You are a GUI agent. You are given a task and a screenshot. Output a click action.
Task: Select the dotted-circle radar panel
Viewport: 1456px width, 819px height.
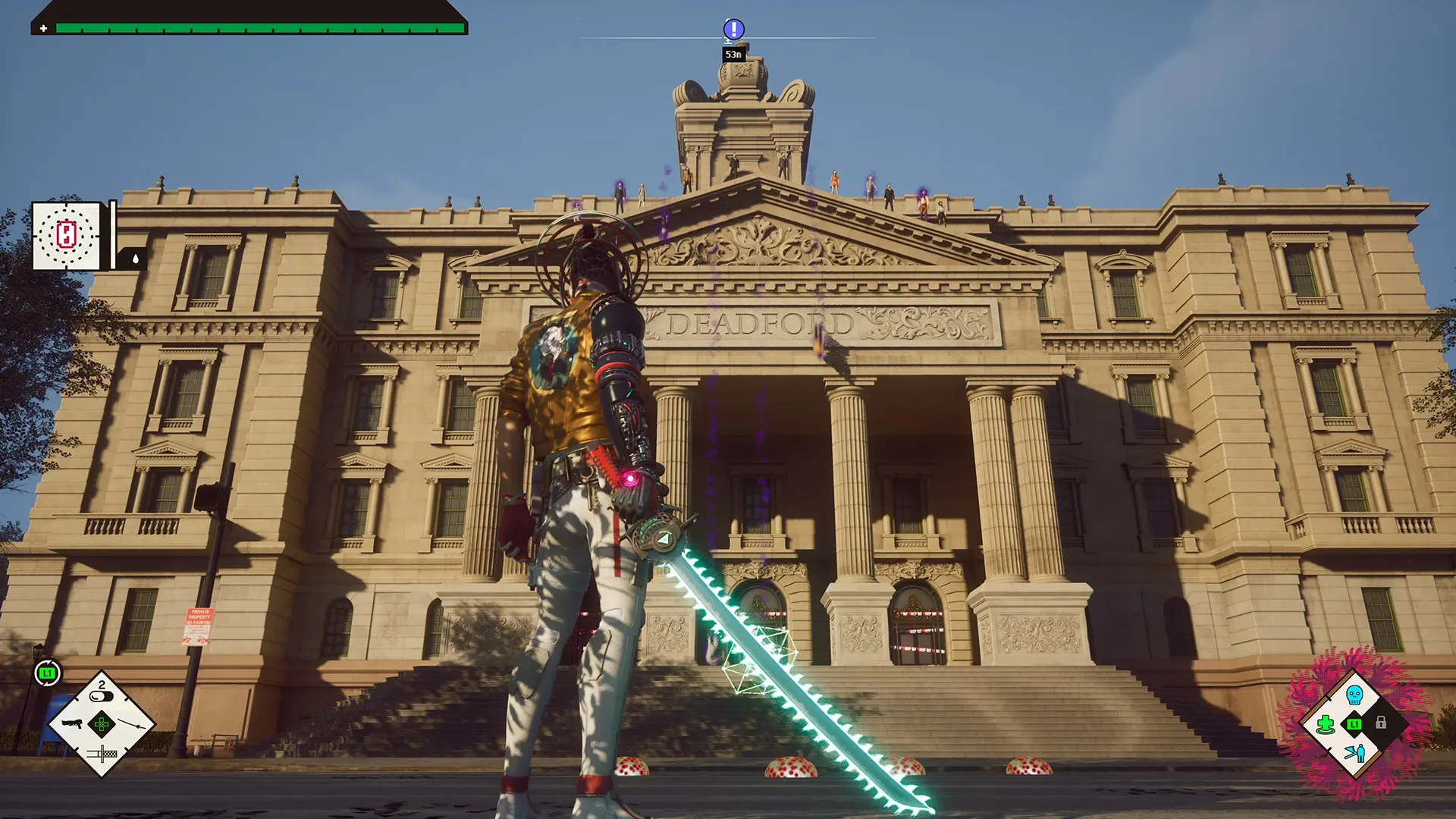67,235
